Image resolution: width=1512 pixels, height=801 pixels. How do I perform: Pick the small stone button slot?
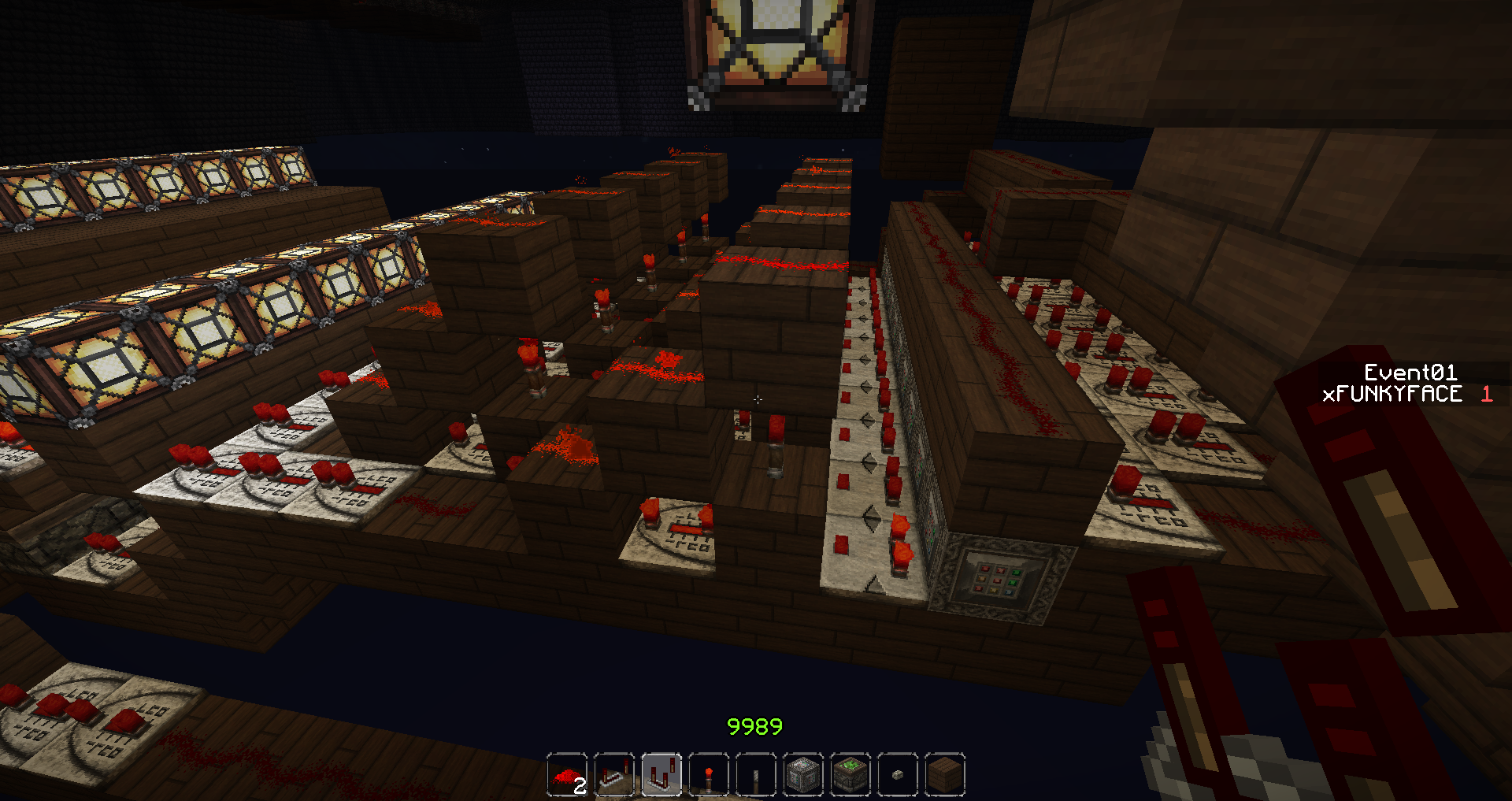[x=898, y=775]
